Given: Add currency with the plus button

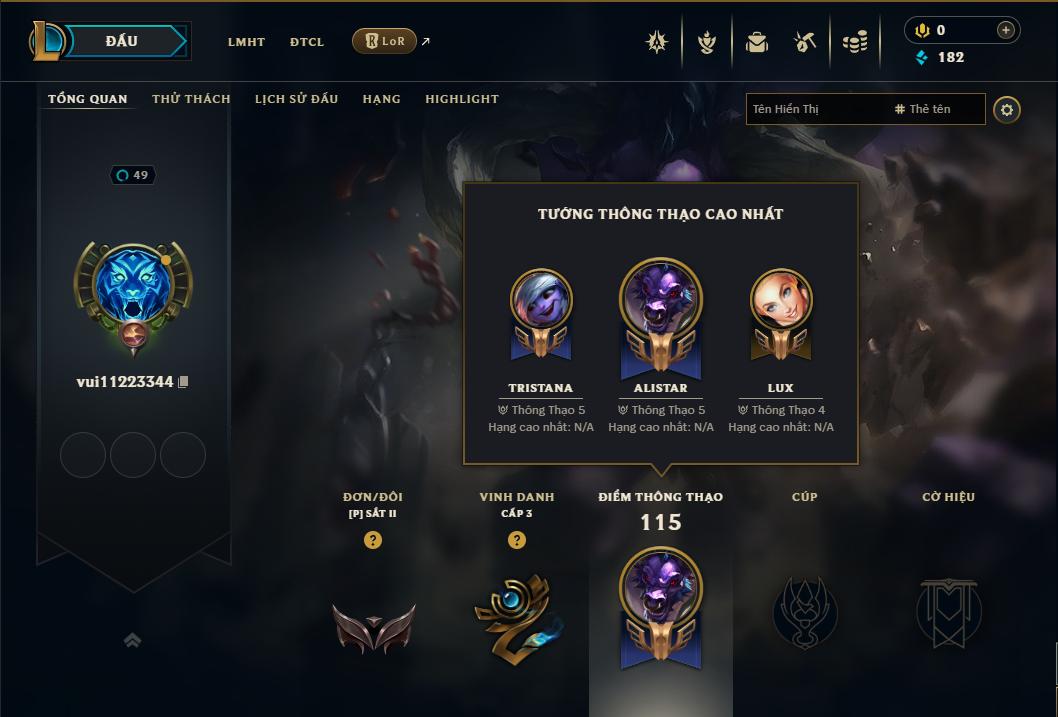Looking at the screenshot, I should (1005, 30).
